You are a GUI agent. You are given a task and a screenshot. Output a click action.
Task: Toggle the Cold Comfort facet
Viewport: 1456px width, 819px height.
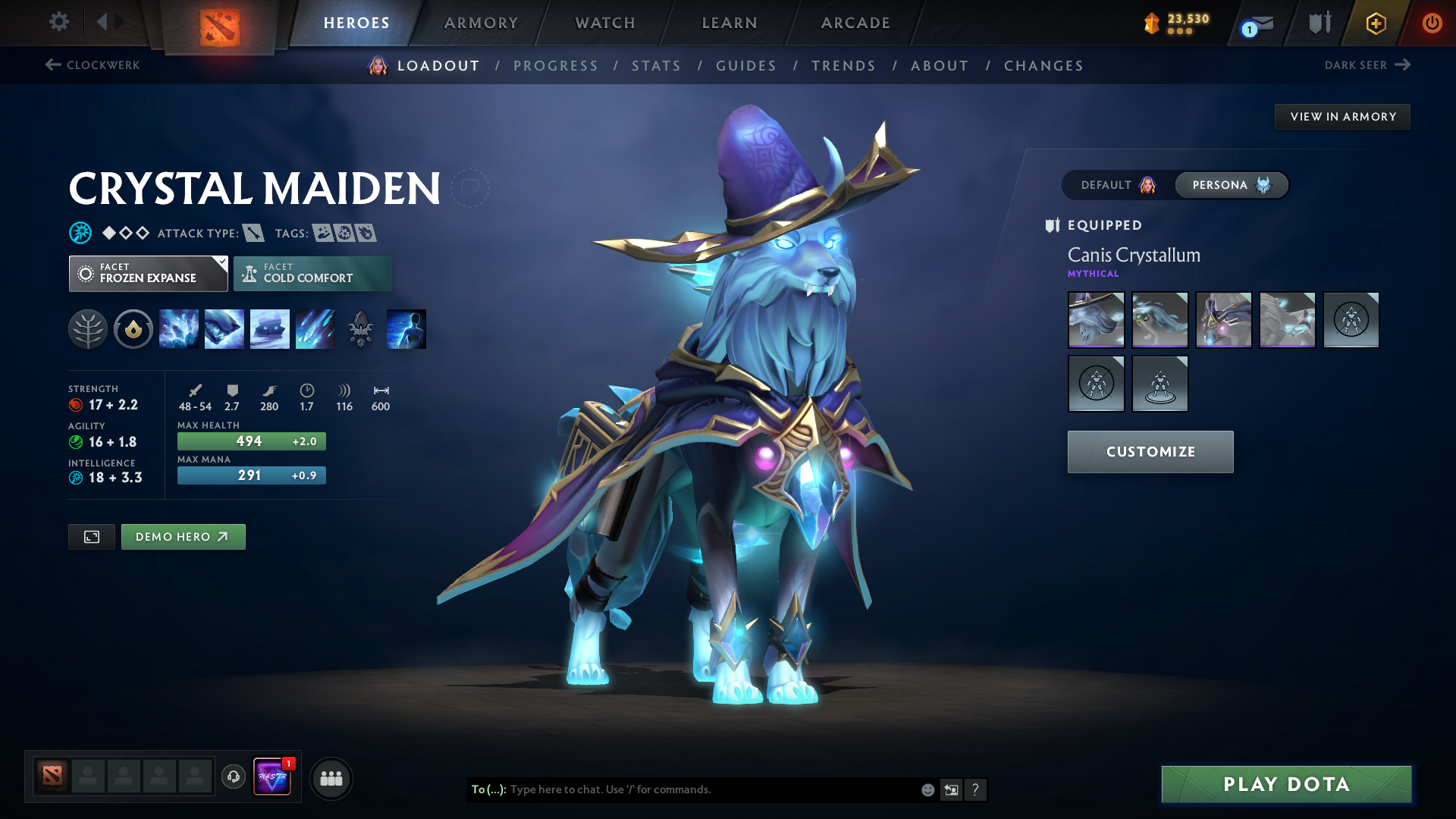(x=312, y=273)
